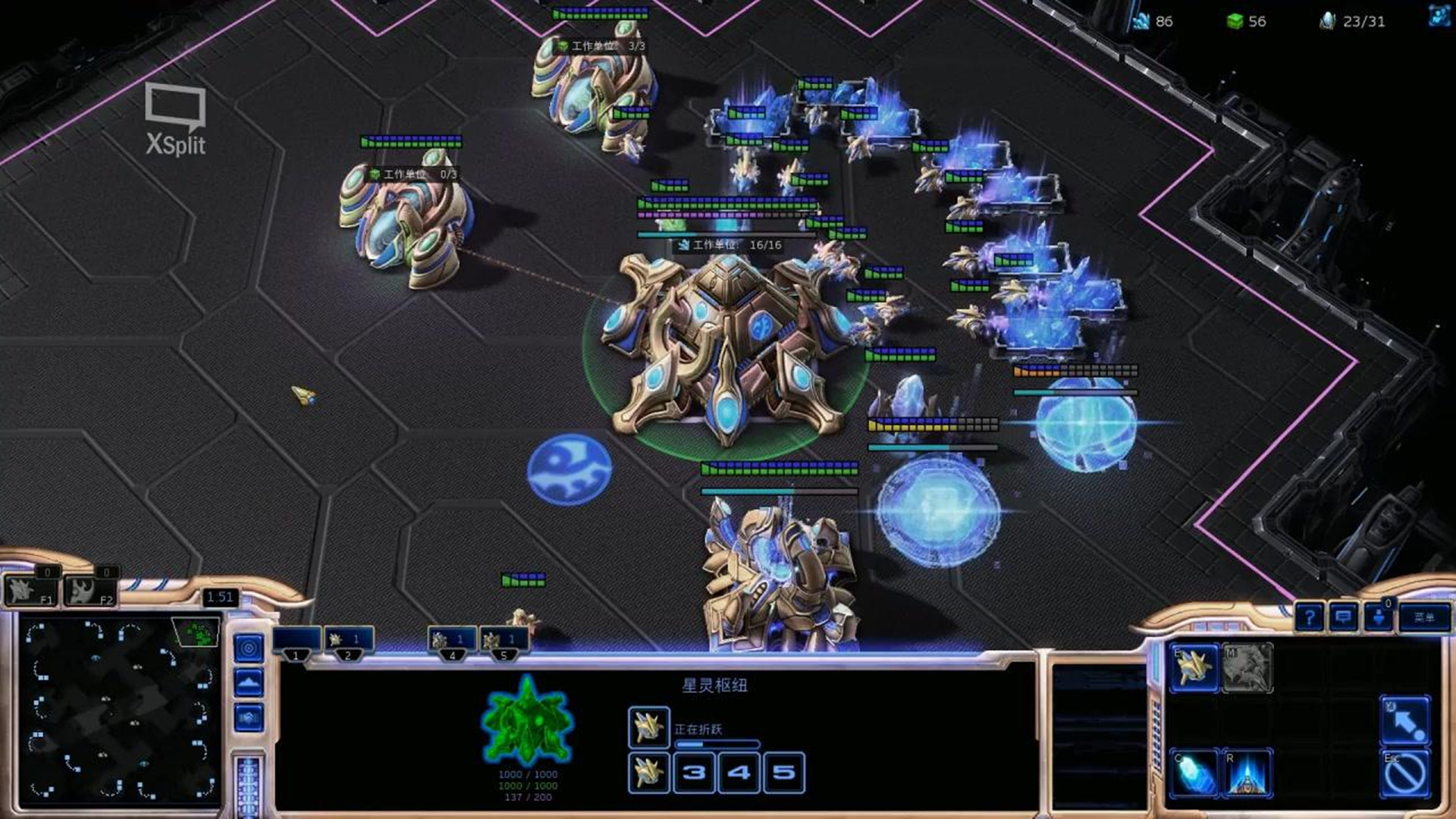The image size is (1456, 819).
Task: Open the 菜单 game menu
Action: (x=1423, y=617)
